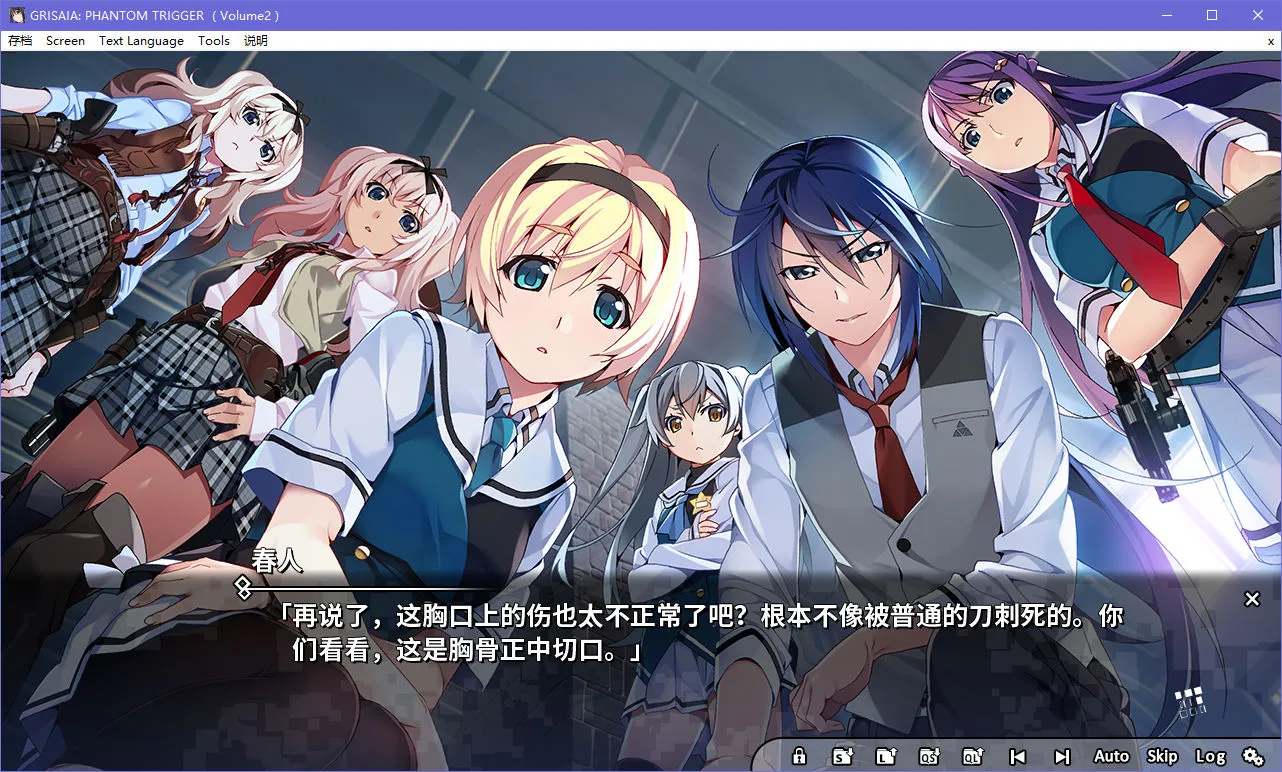Enable Auto text advance mode
The height and width of the screenshot is (772, 1282).
point(1111,756)
